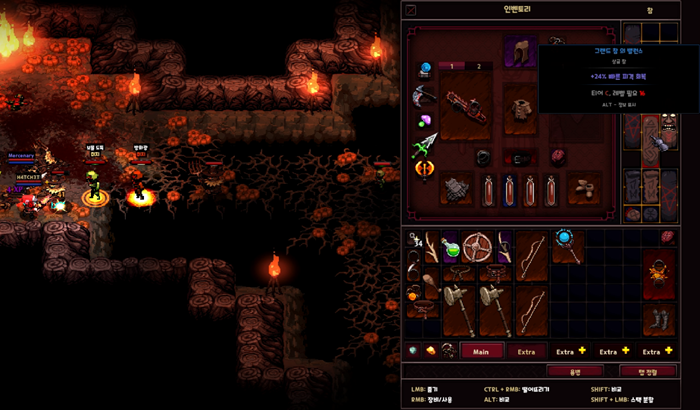700x410 pixels.
Task: Click the equipped boots slot
Action: (583, 187)
